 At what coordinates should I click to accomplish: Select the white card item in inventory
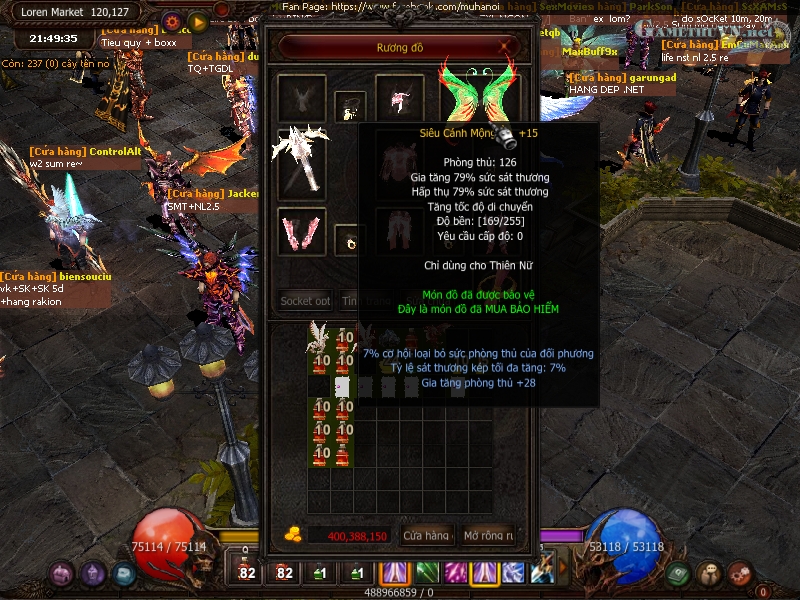(x=342, y=386)
